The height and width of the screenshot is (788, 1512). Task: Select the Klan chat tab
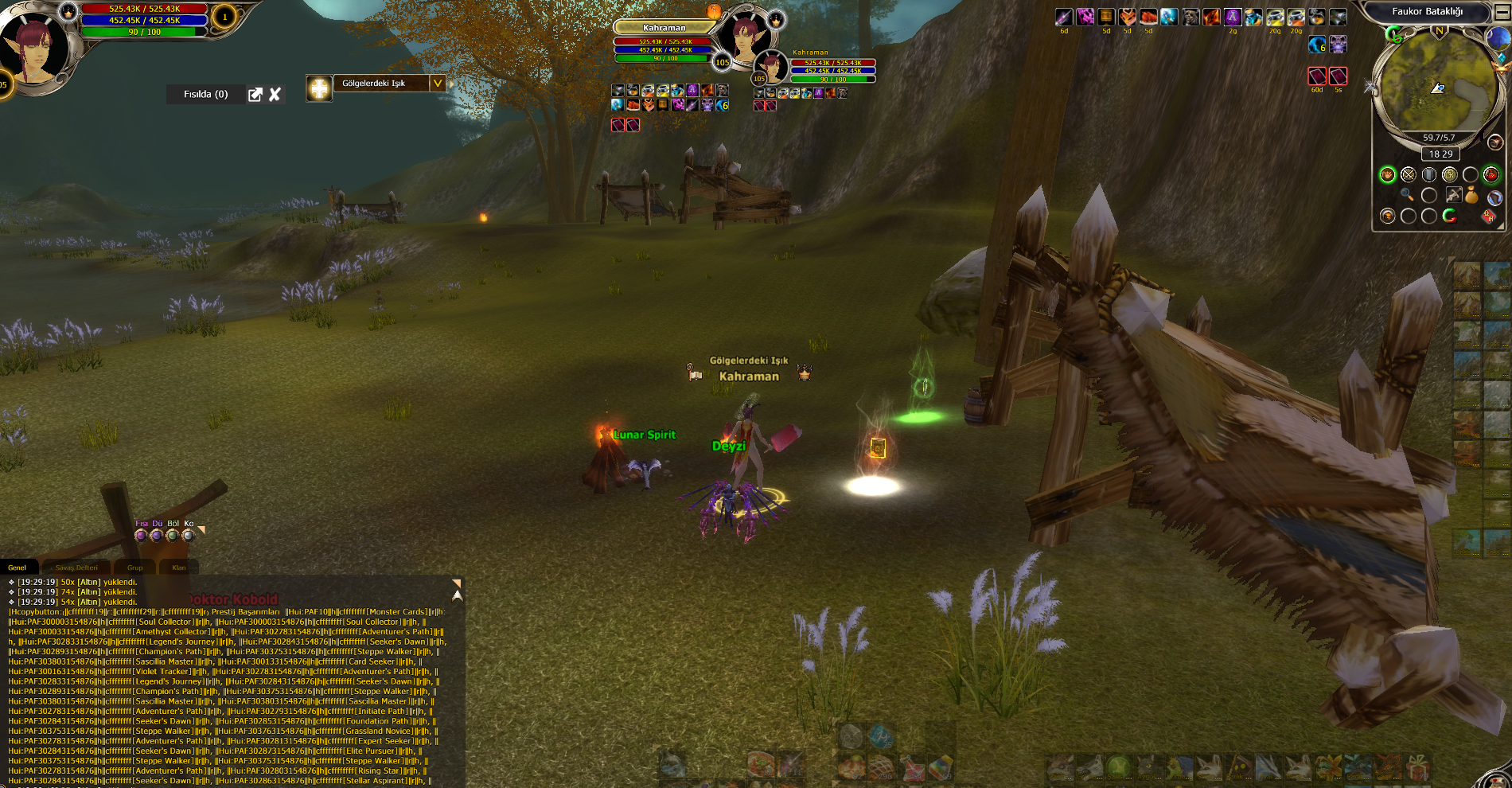pos(179,568)
